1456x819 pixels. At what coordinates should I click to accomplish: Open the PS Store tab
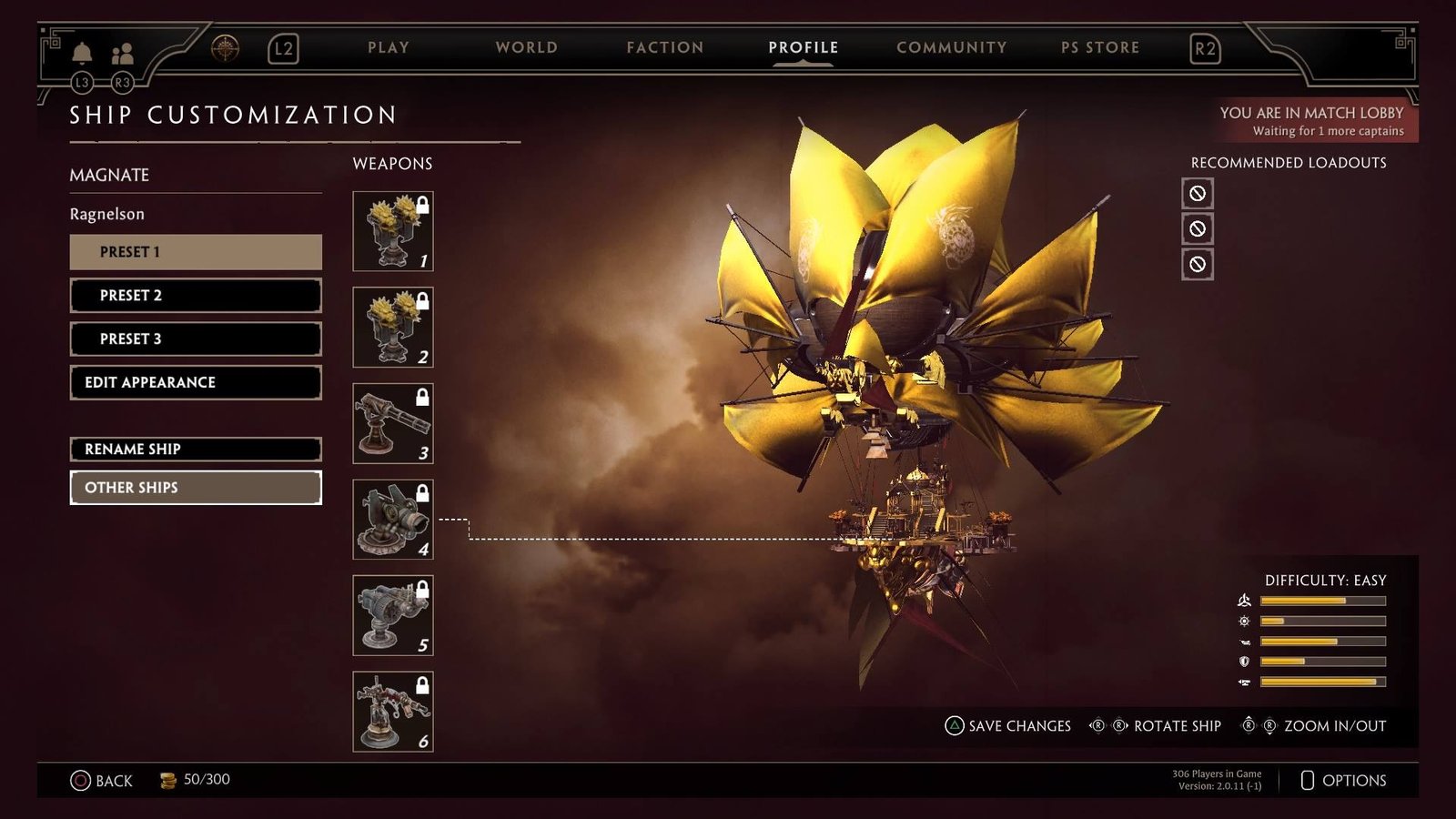[x=1100, y=47]
